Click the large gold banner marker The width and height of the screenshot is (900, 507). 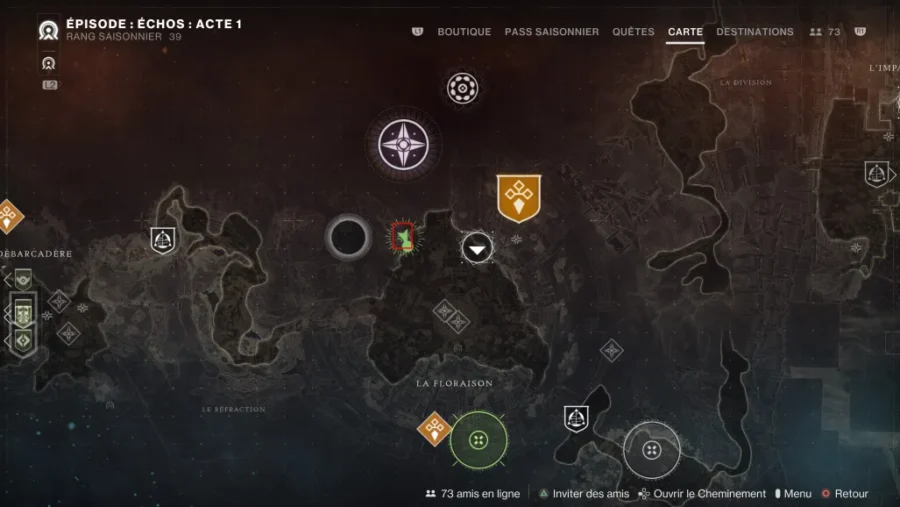click(x=518, y=197)
